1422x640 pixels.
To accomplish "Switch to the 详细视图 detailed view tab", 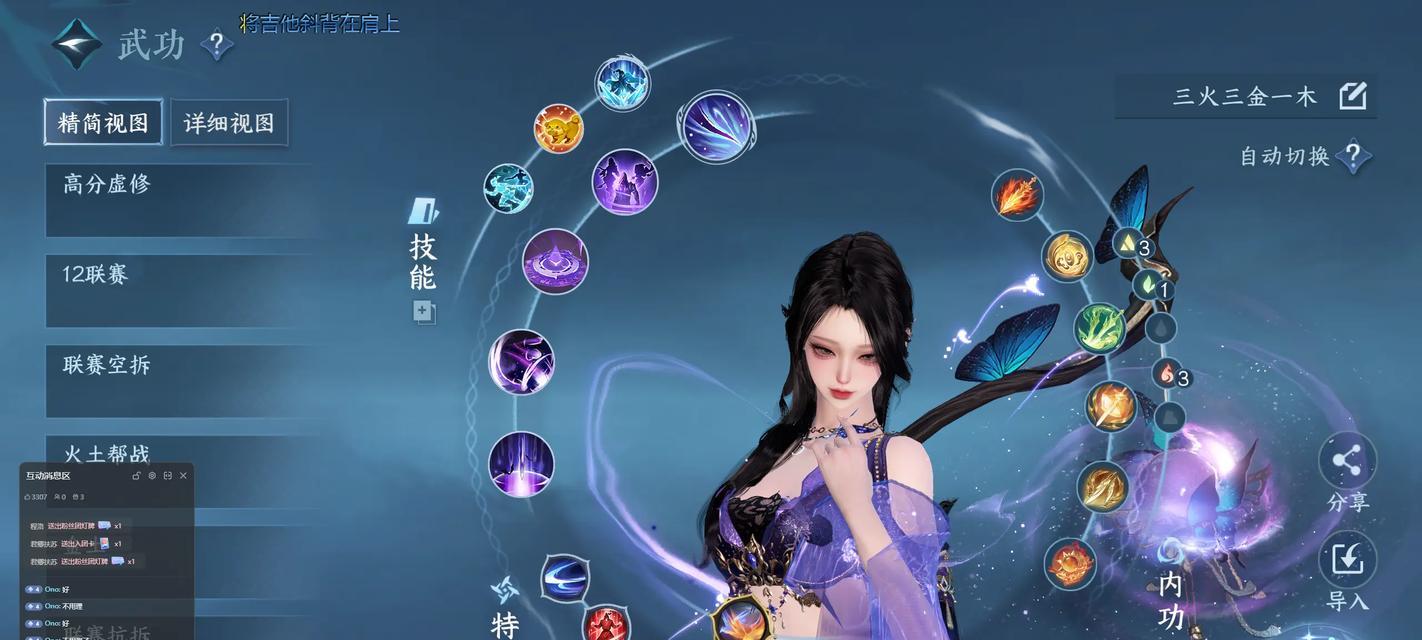I will 229,122.
